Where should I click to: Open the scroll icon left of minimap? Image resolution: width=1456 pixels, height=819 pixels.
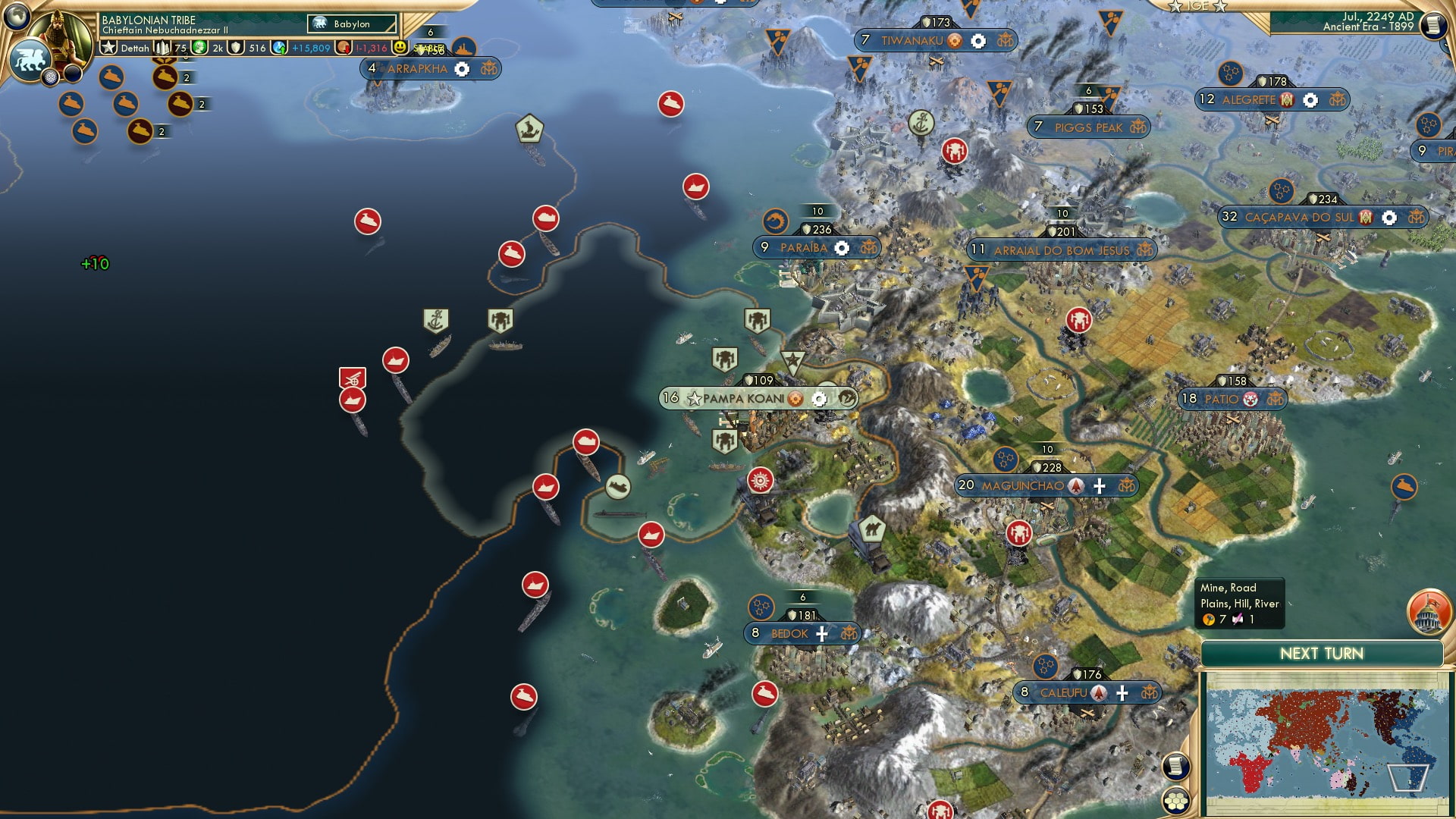[x=1175, y=766]
